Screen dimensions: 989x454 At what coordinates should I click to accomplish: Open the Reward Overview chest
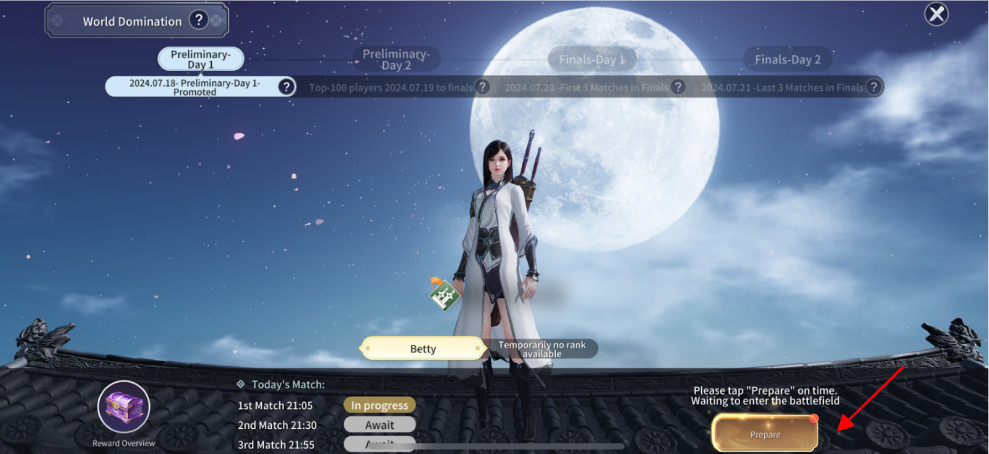pos(123,407)
